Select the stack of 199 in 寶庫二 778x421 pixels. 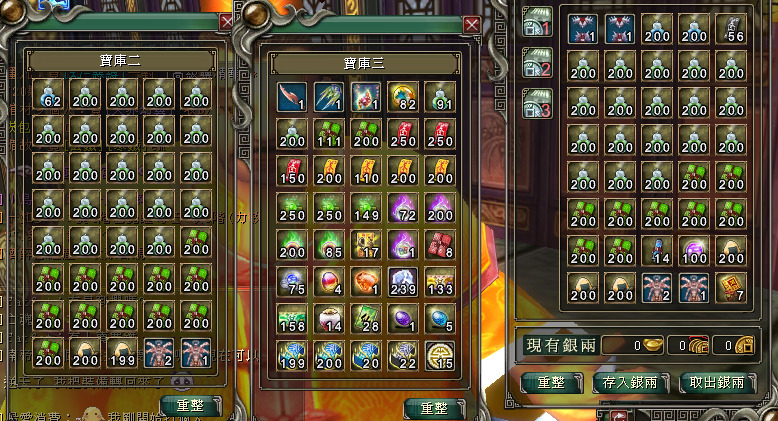[x=120, y=351]
